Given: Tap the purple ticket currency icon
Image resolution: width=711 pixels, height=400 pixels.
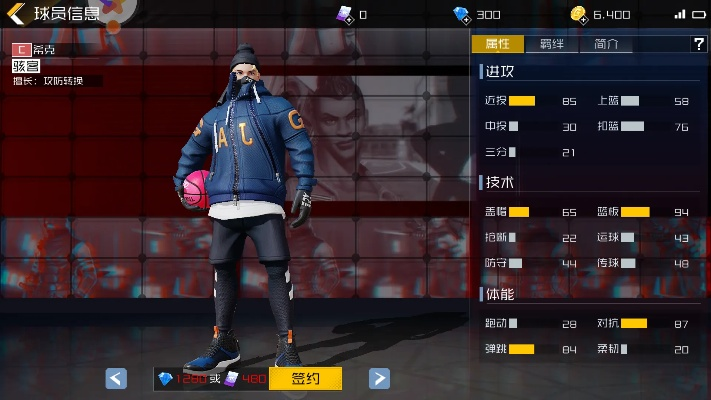Looking at the screenshot, I should [x=343, y=14].
